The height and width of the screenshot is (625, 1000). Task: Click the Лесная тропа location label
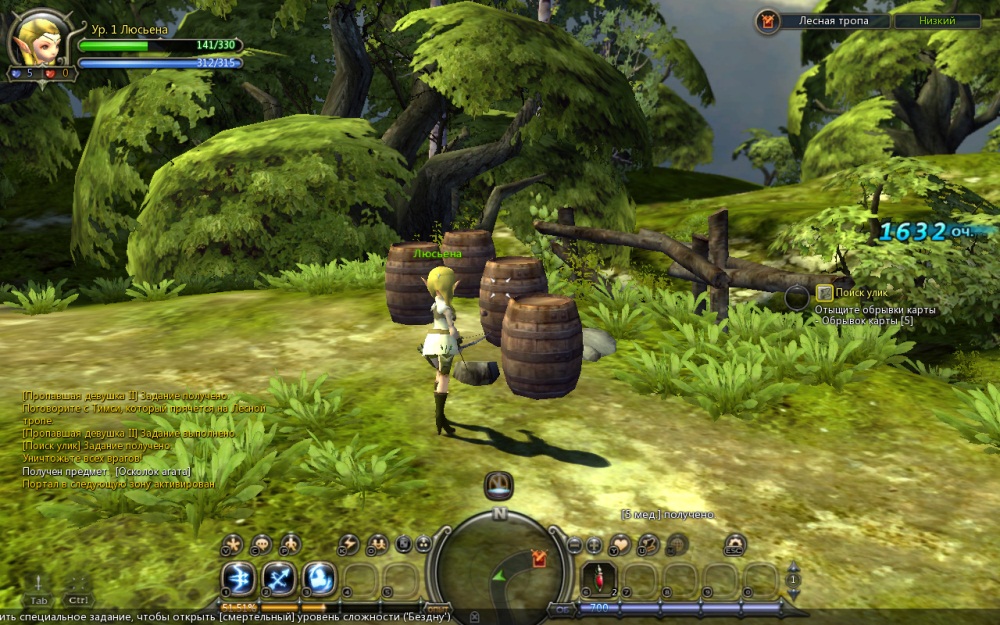(x=830, y=20)
